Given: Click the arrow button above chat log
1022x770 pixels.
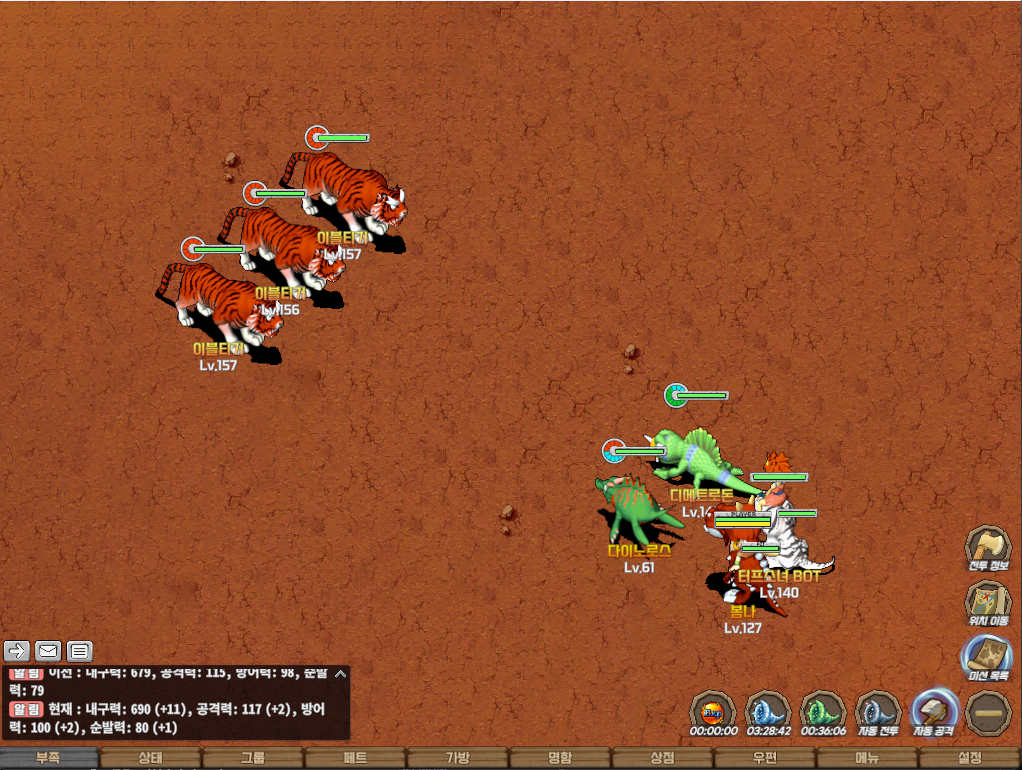Looking at the screenshot, I should pyautogui.click(x=16, y=651).
